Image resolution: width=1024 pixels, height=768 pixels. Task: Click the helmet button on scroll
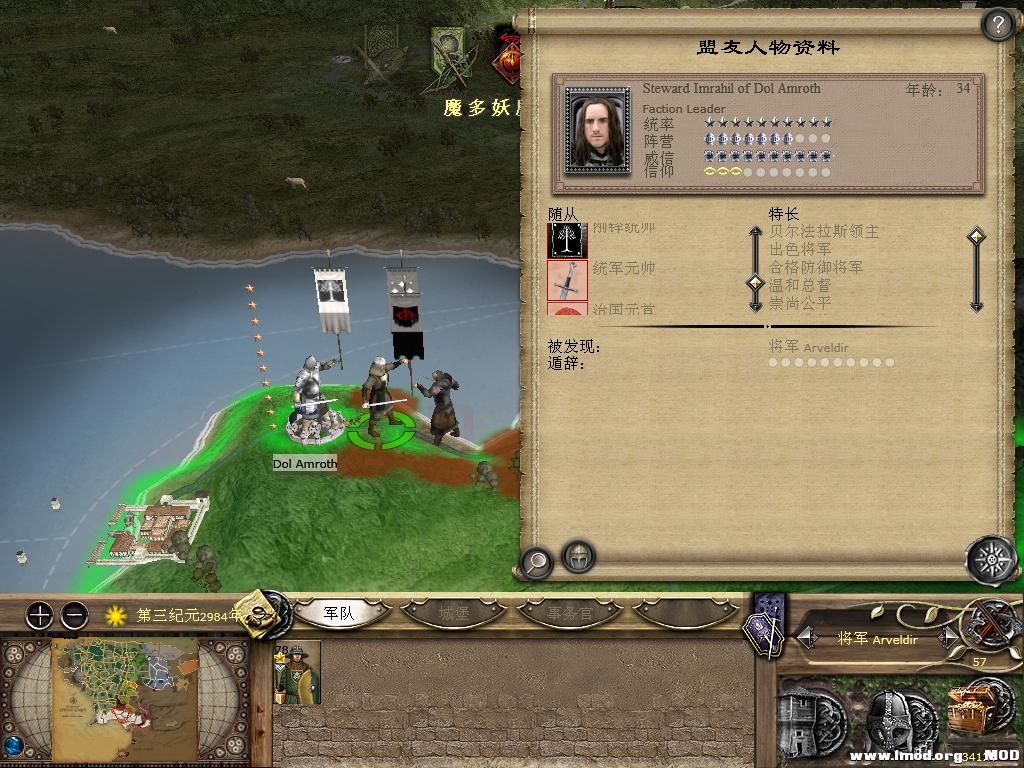tap(578, 556)
